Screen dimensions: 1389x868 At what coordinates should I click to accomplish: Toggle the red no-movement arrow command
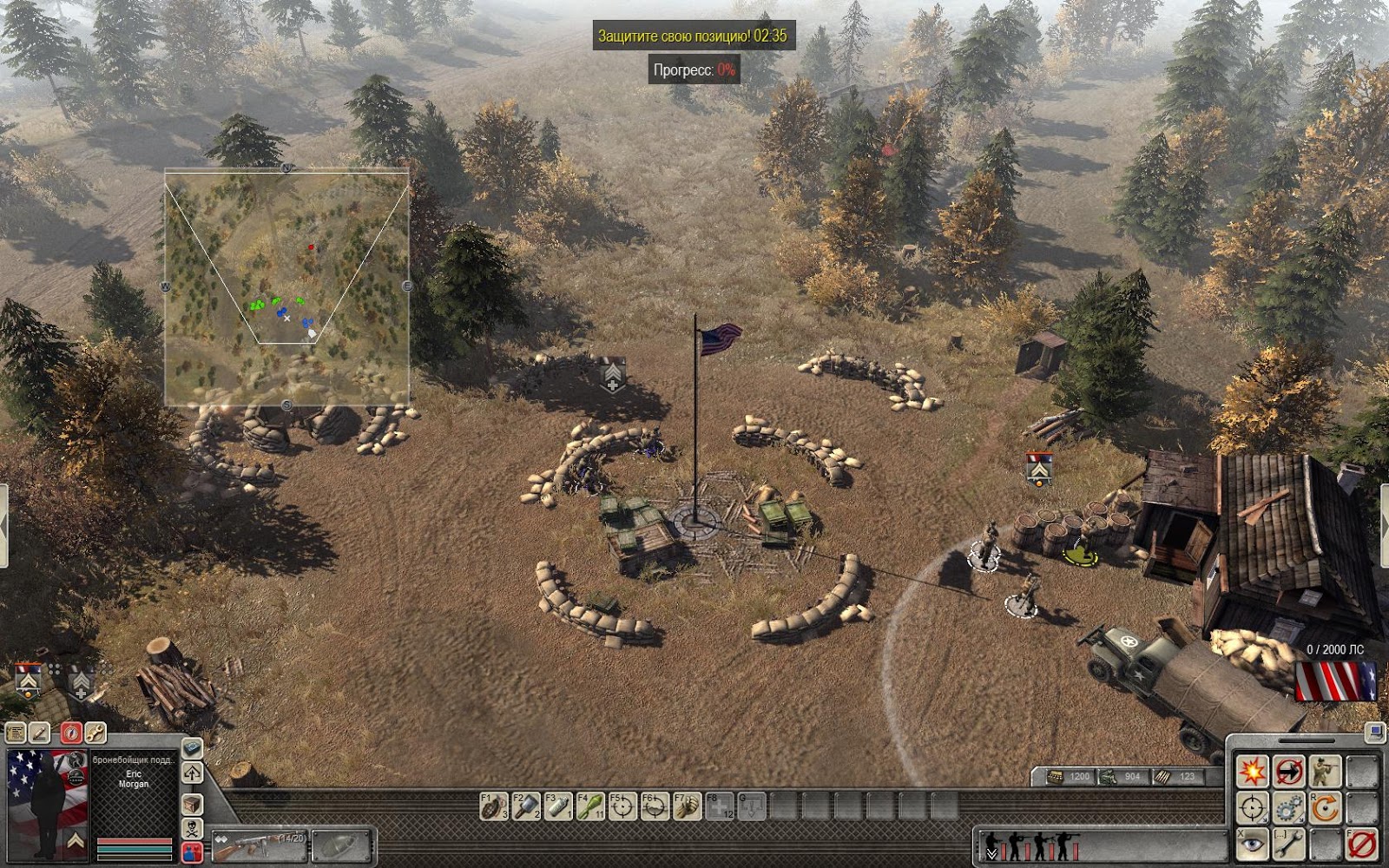point(1289,771)
